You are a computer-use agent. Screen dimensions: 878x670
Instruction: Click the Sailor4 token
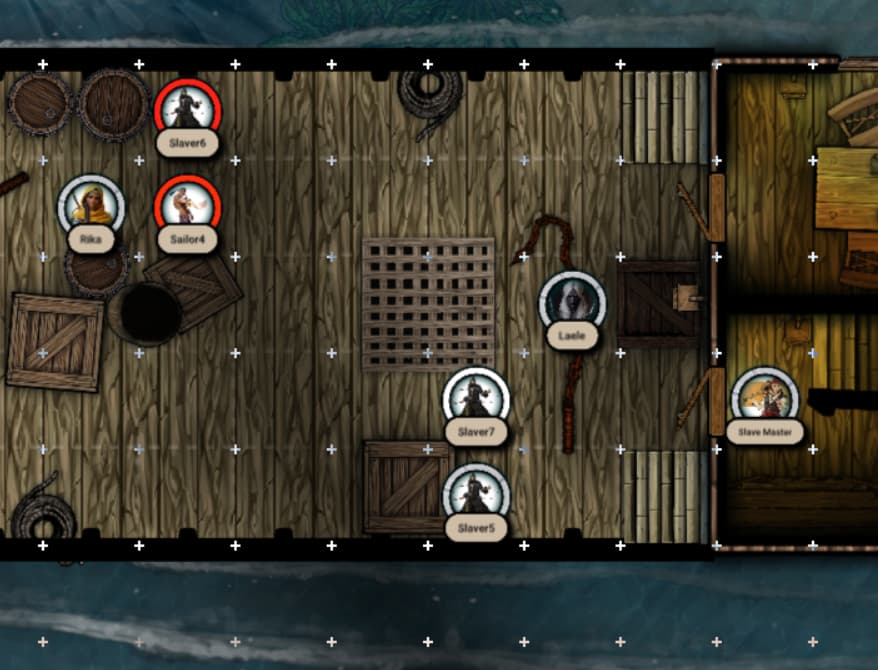pos(187,206)
